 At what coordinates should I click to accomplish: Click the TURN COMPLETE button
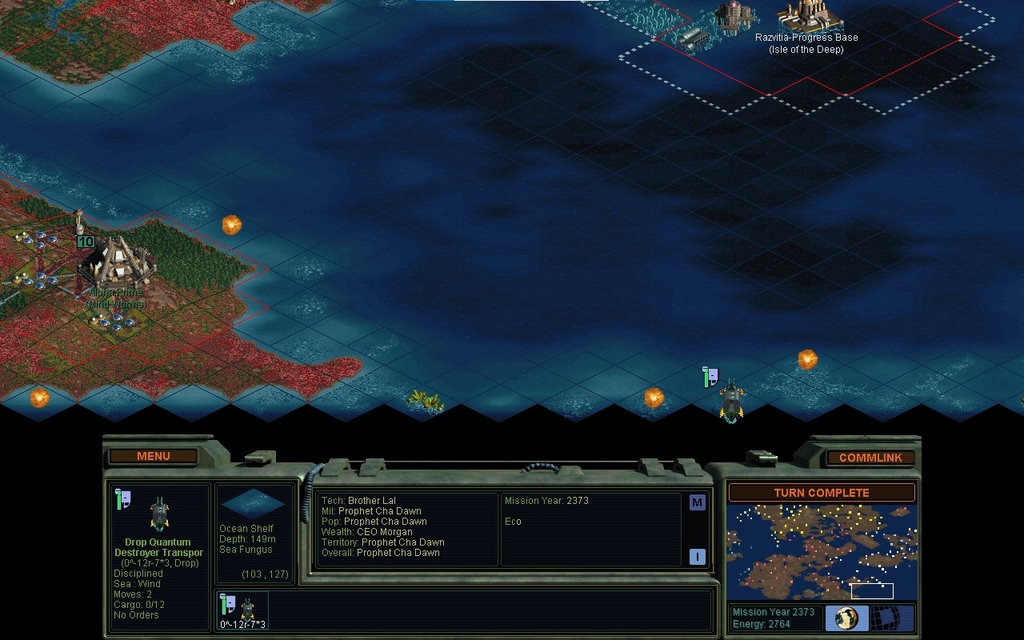coord(821,493)
